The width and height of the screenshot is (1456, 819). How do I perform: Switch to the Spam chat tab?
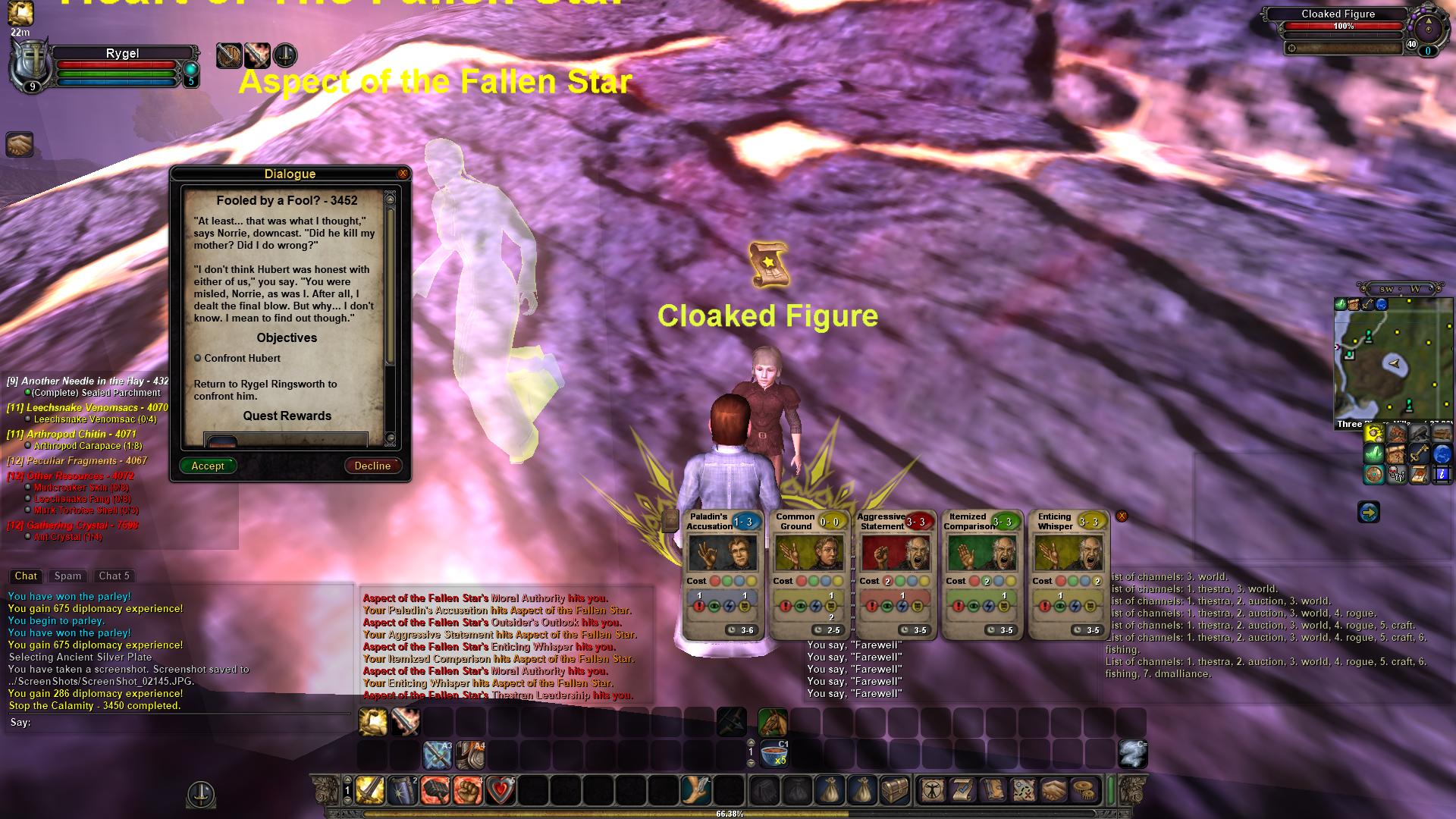tap(67, 576)
